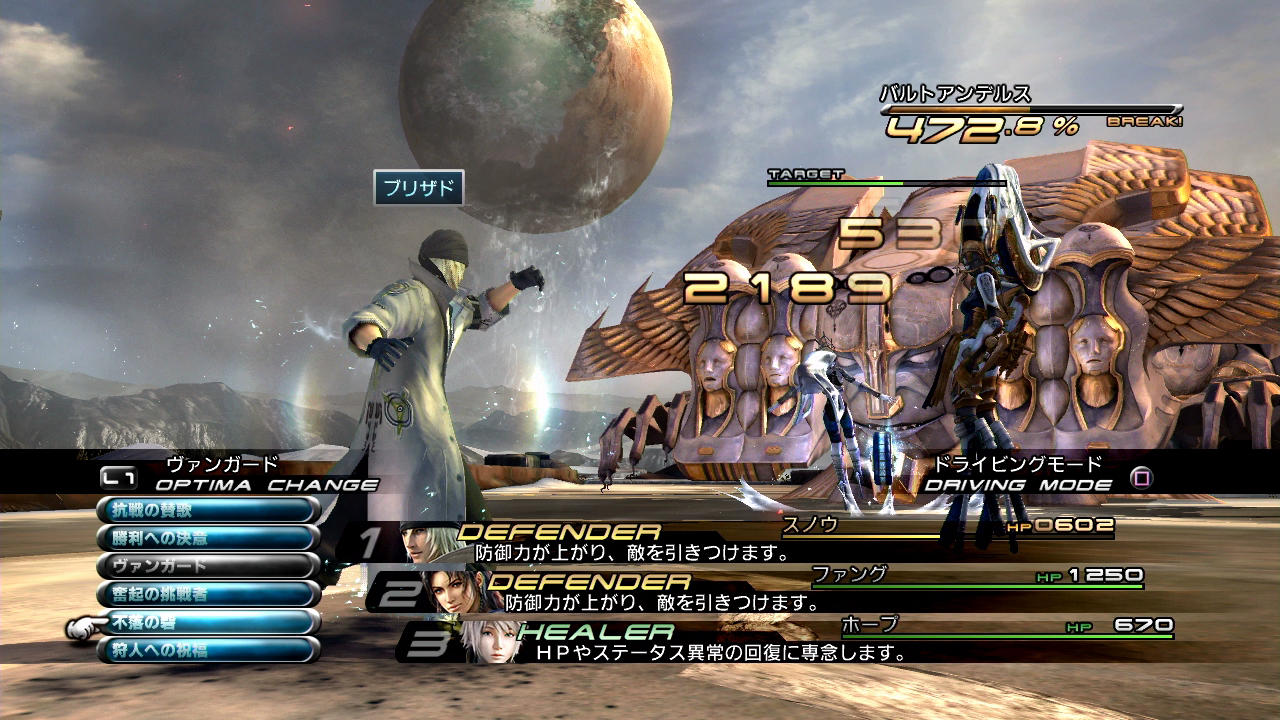Image resolution: width=1280 pixels, height=720 pixels.
Task: Confirm the highlighted 不落の砦 optima
Action: [x=208, y=622]
